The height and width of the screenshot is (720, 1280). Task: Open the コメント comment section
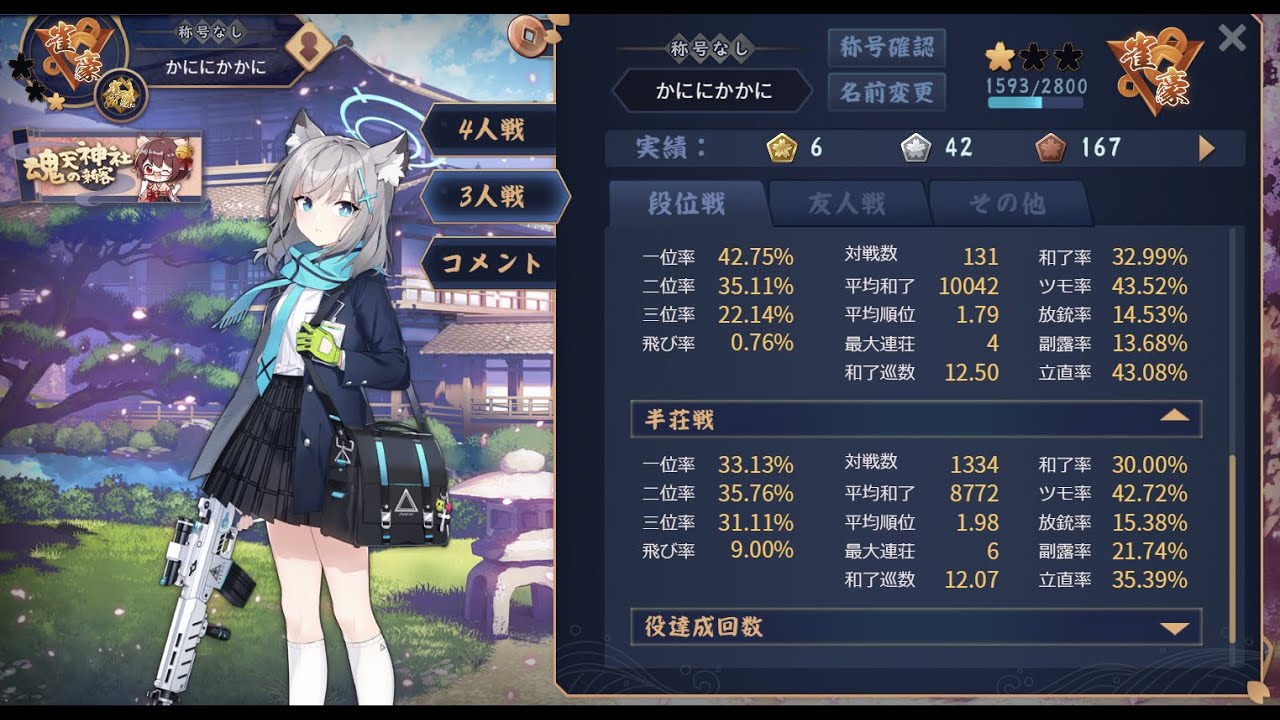pos(491,264)
